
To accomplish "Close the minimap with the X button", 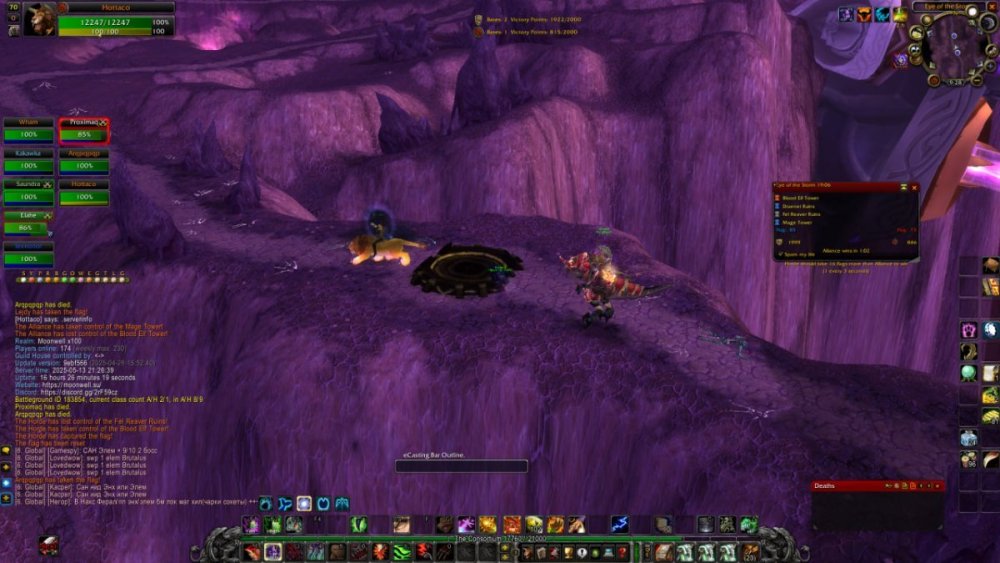I will pos(991,6).
